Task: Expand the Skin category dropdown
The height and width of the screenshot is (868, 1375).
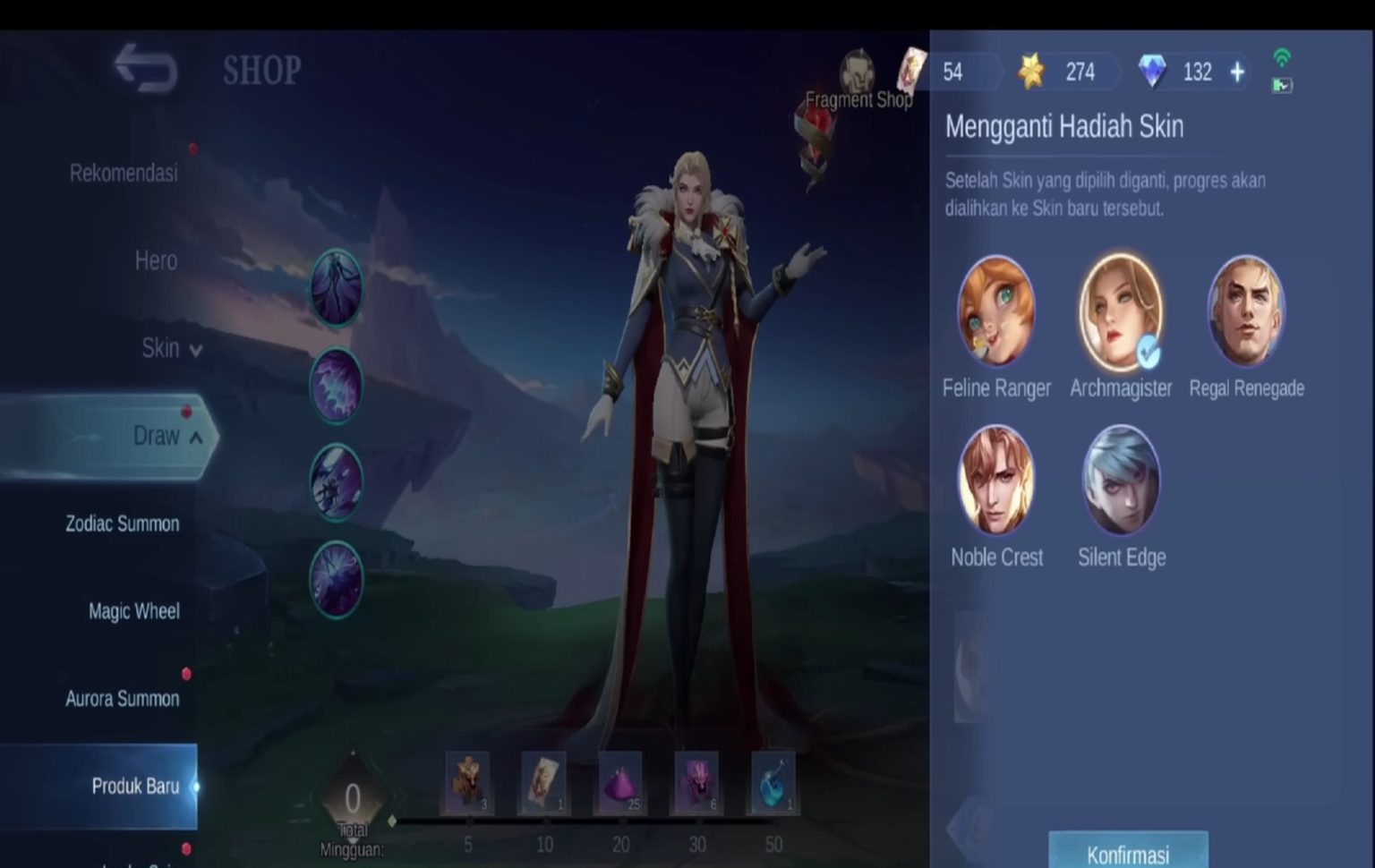Action: point(170,348)
